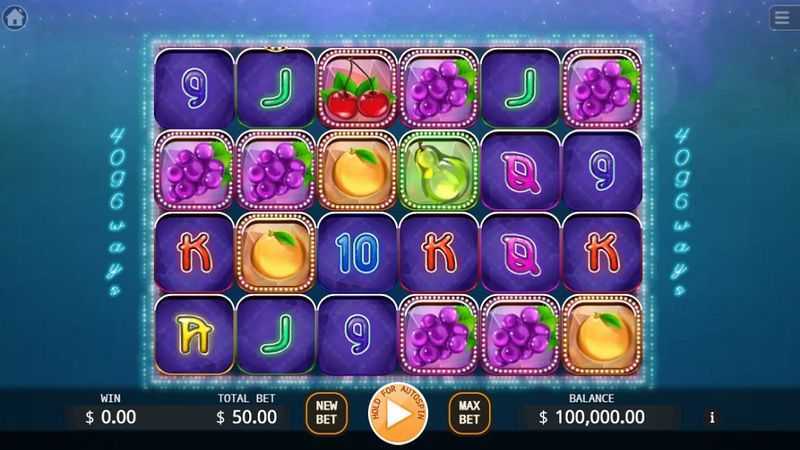Screen dimensions: 800x450
Task: Go to the home screen
Action: [x=15, y=18]
